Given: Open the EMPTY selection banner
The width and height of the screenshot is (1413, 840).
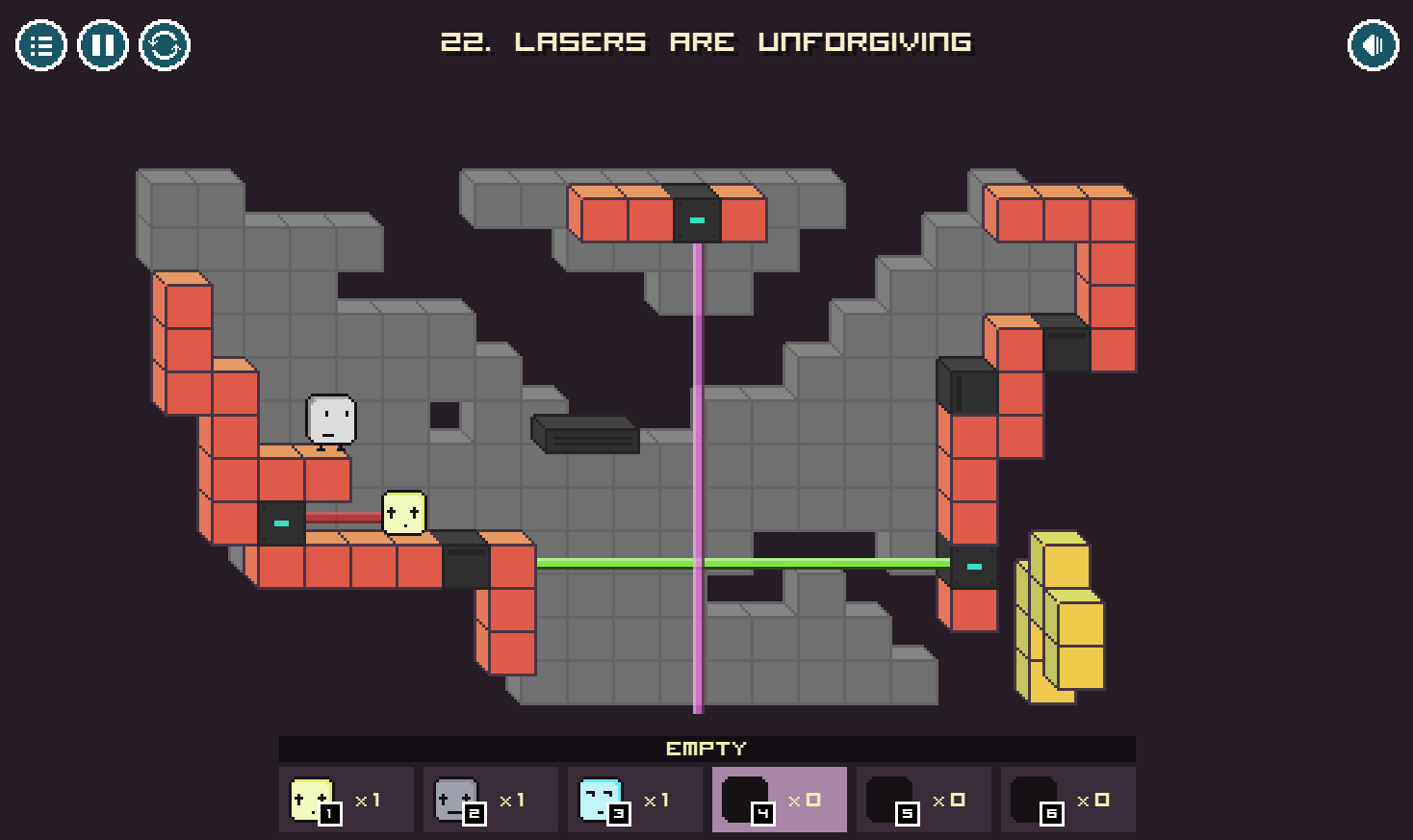Looking at the screenshot, I should (x=706, y=748).
